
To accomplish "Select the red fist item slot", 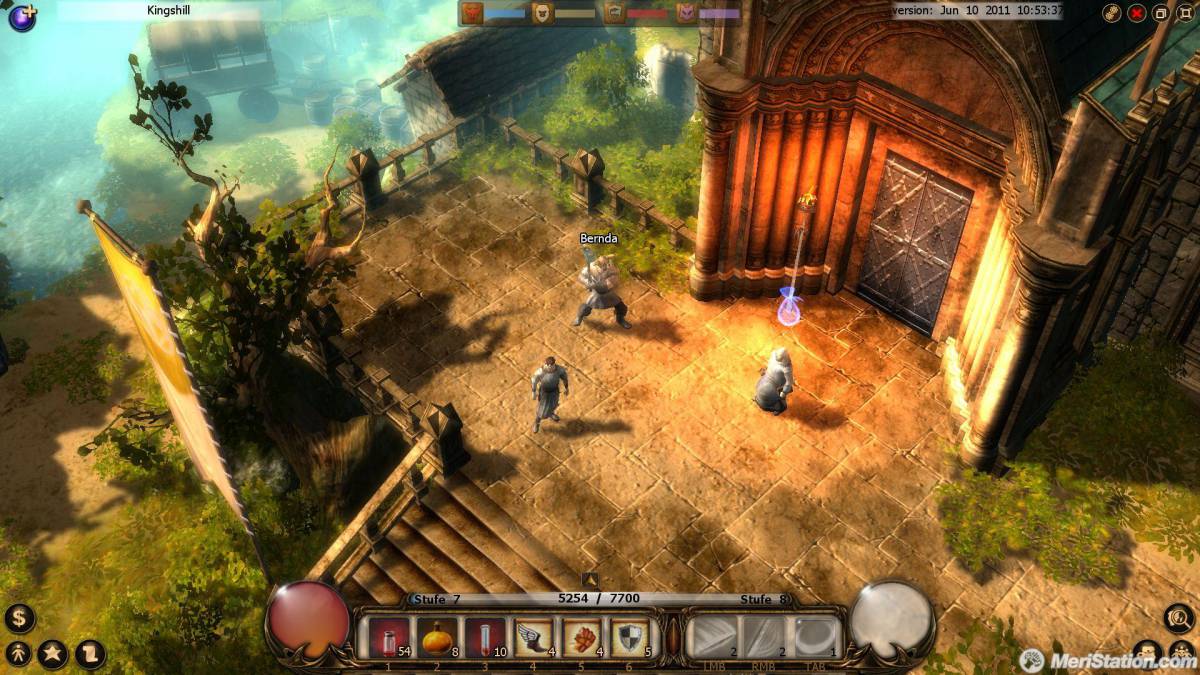I will [x=581, y=637].
